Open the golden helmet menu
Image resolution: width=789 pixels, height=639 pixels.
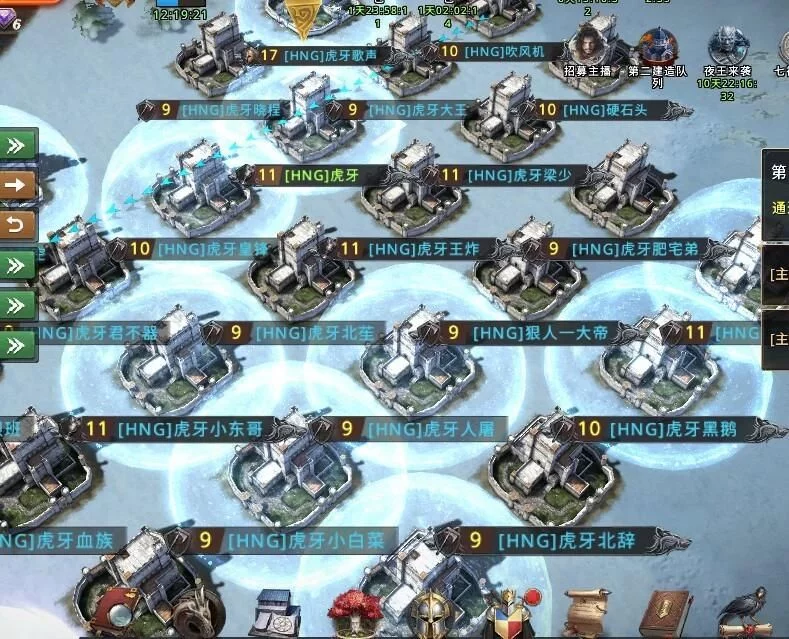click(434, 611)
